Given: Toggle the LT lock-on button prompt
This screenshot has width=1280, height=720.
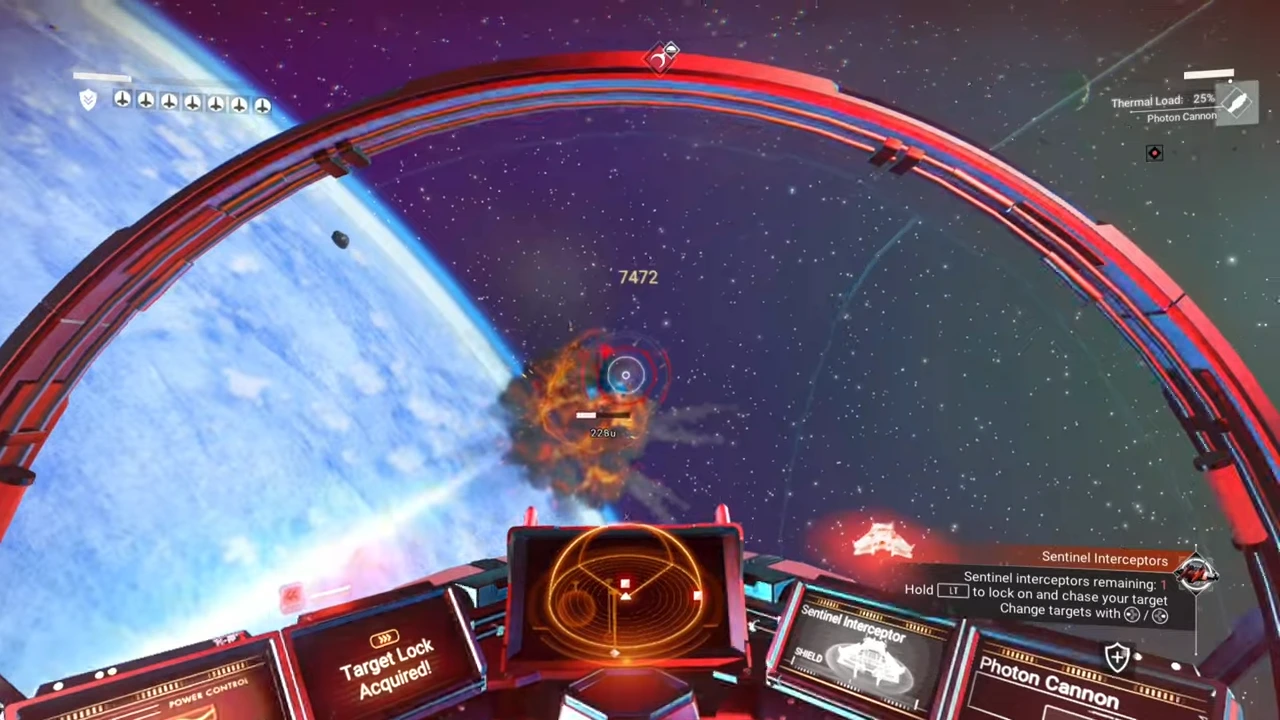Looking at the screenshot, I should pyautogui.click(x=953, y=591).
